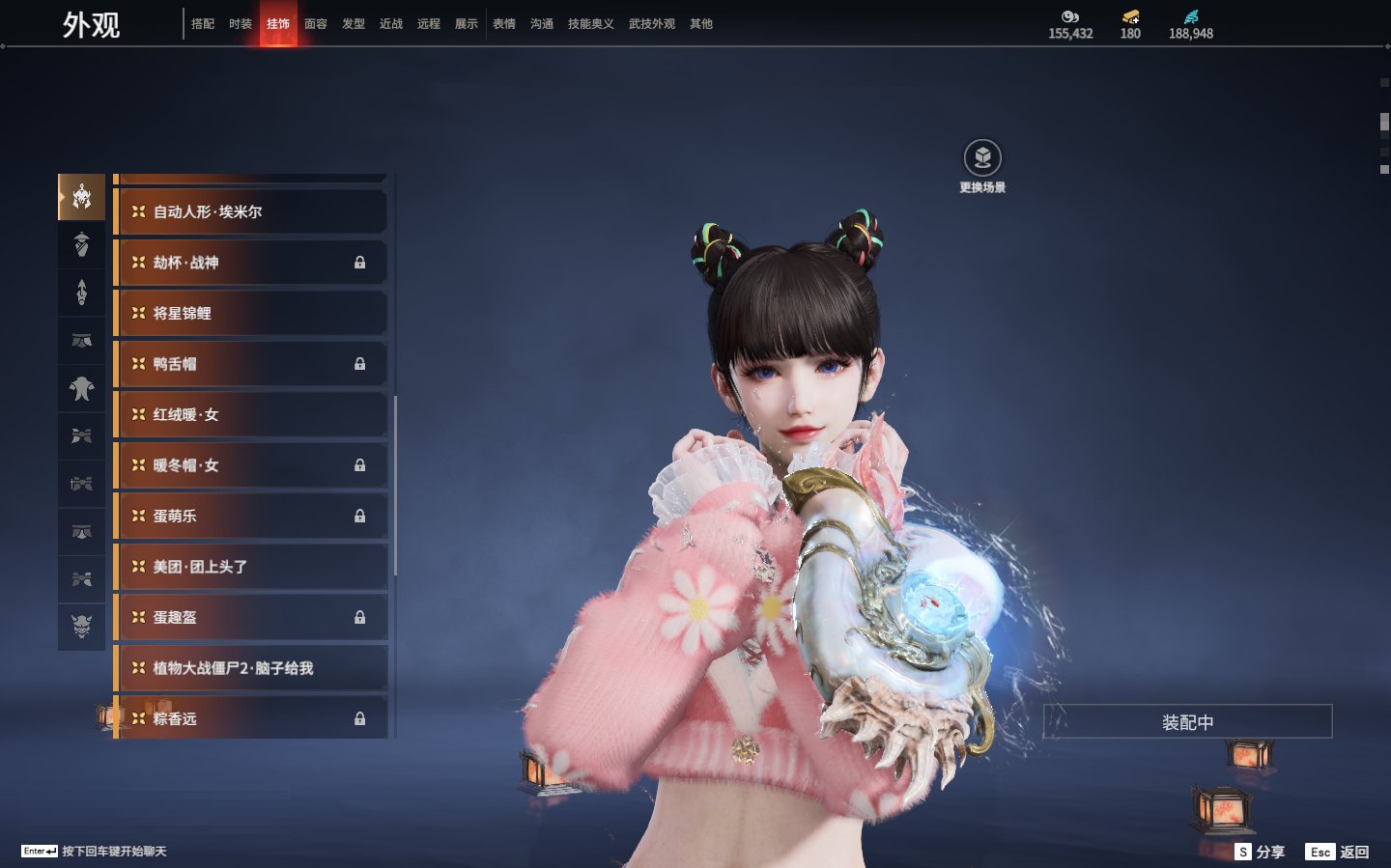
Task: Pick 美团·团上头了 from the list
Action: 250,567
